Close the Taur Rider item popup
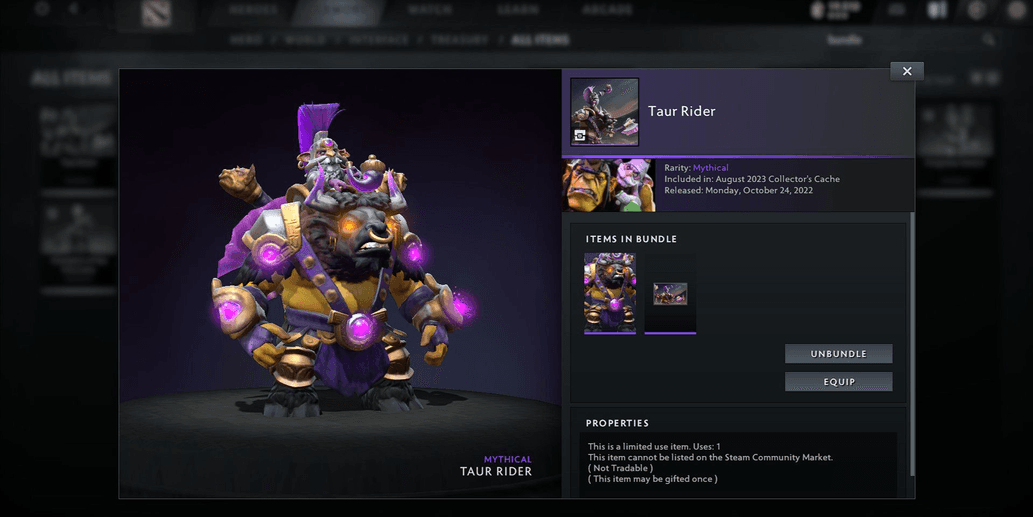 pos(906,71)
